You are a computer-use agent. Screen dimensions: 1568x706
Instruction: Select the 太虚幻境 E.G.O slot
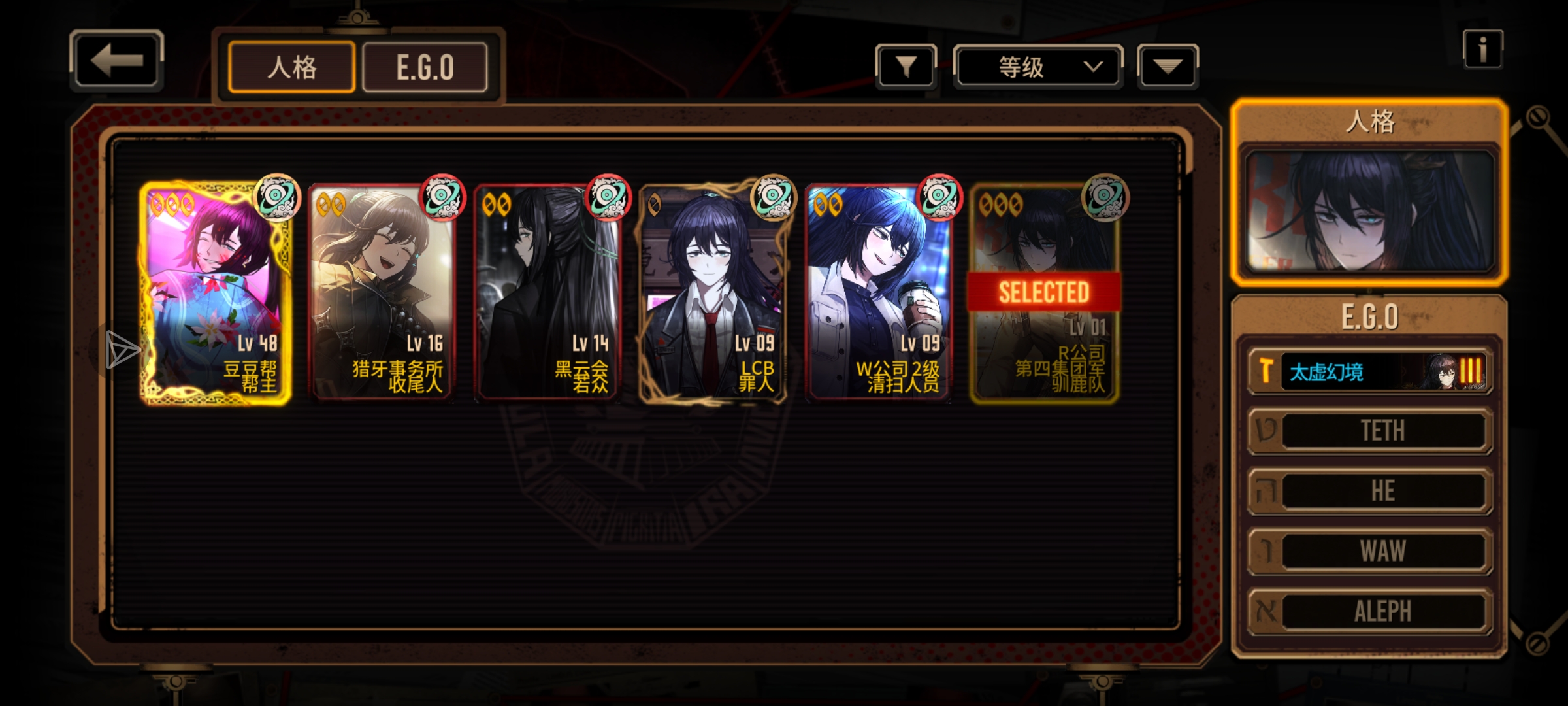pyautogui.click(x=1369, y=371)
